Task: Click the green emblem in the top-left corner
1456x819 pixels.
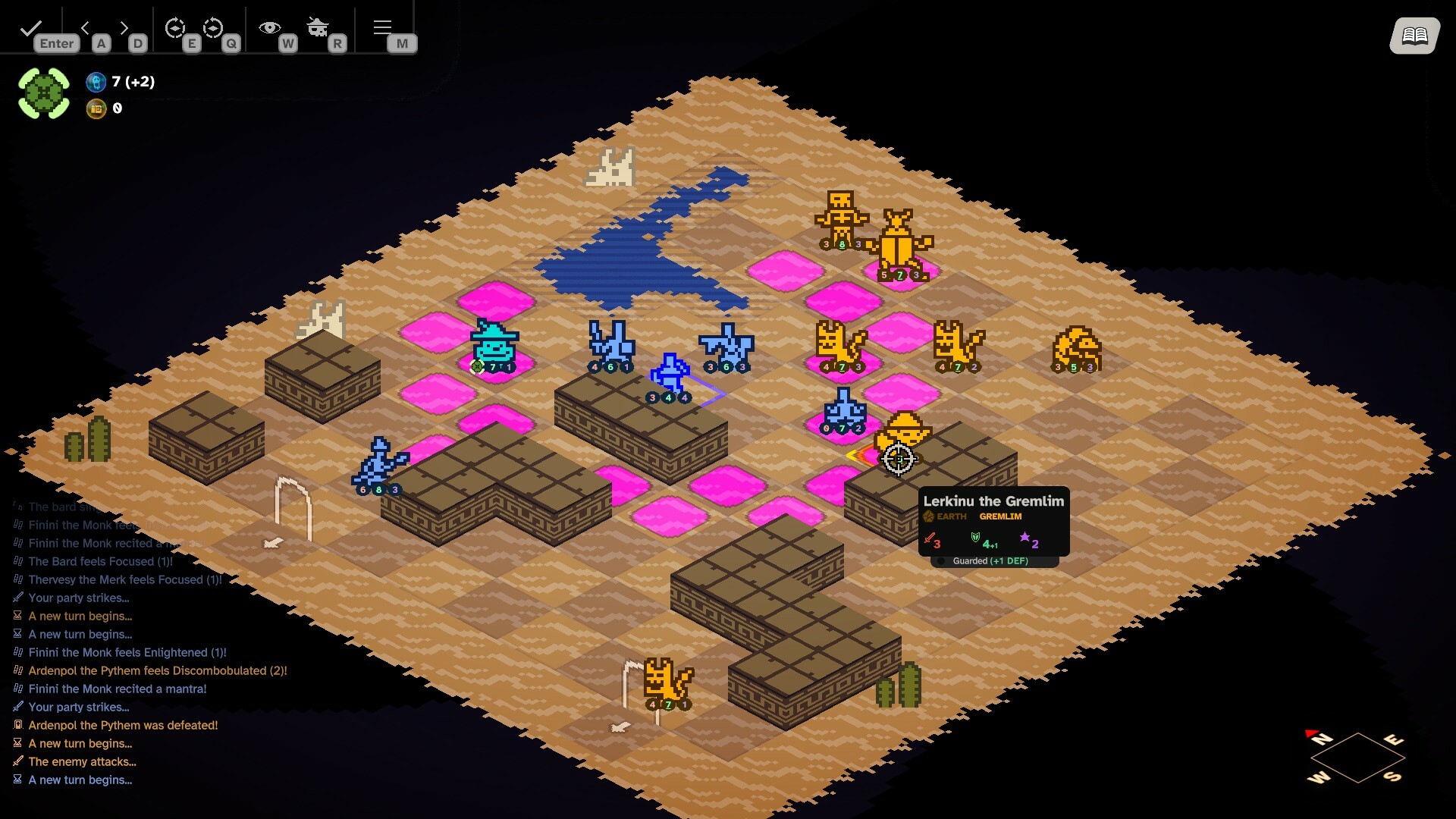Action: tap(43, 93)
